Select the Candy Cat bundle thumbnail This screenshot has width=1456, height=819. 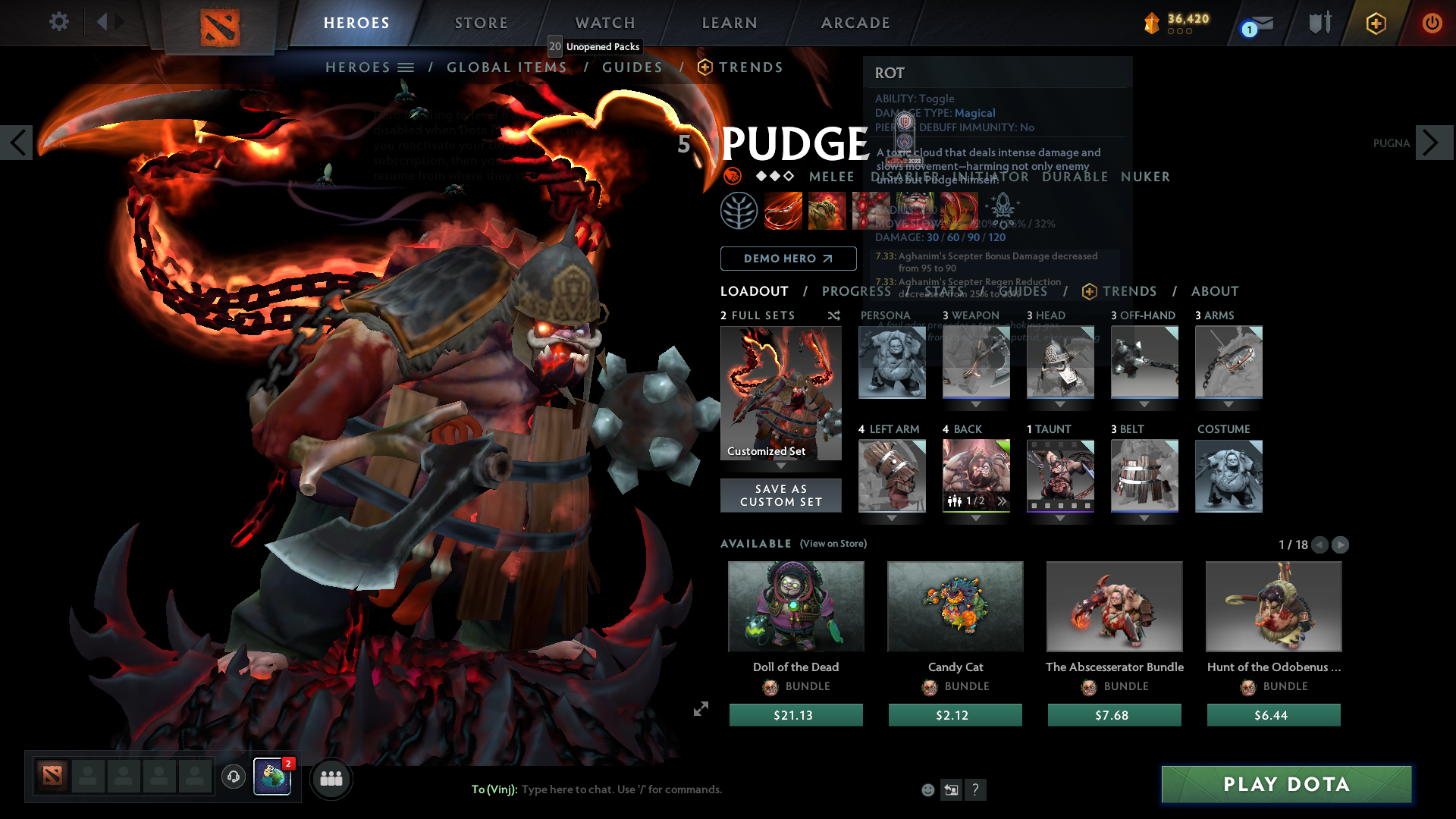[x=955, y=606]
